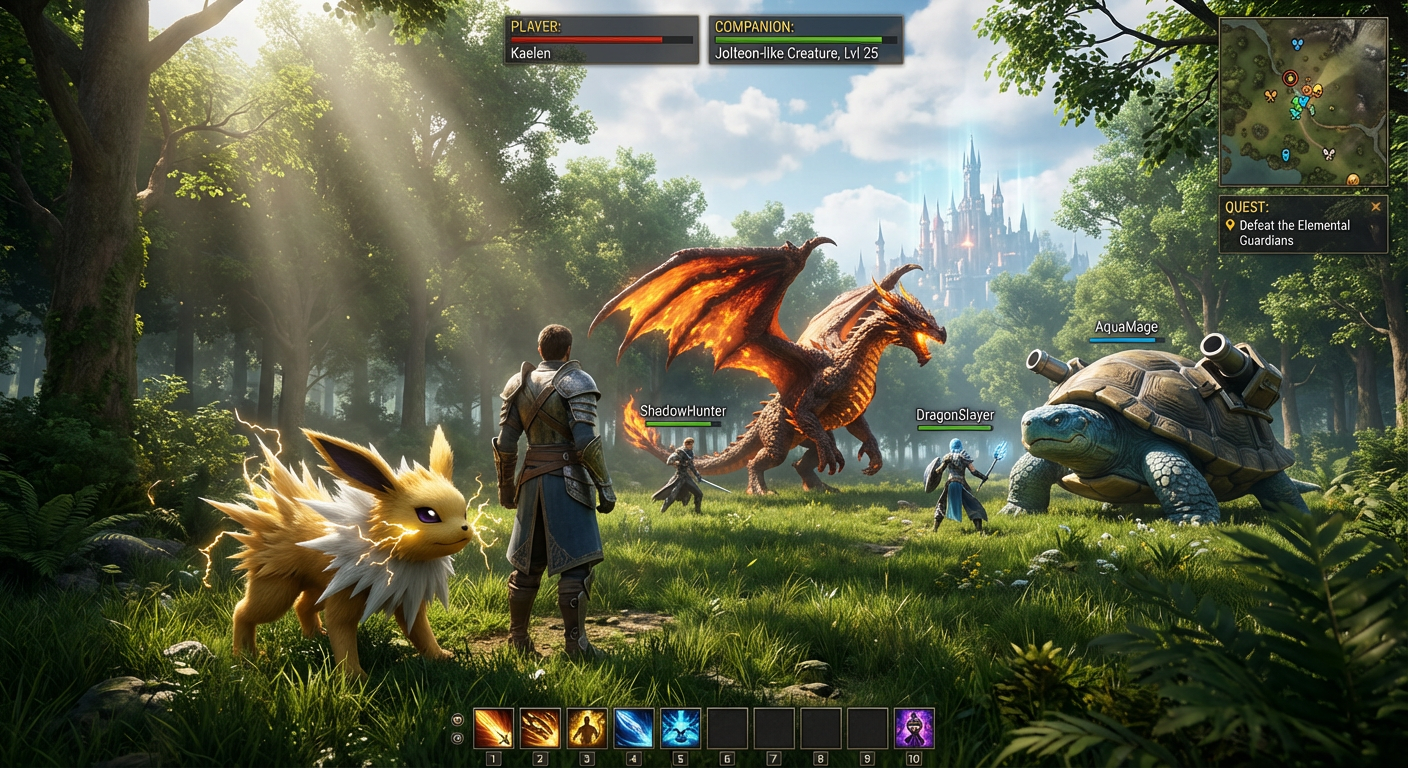1408x768 pixels.
Task: Select the orange butterfly marker on minimap
Action: pos(1271,96)
